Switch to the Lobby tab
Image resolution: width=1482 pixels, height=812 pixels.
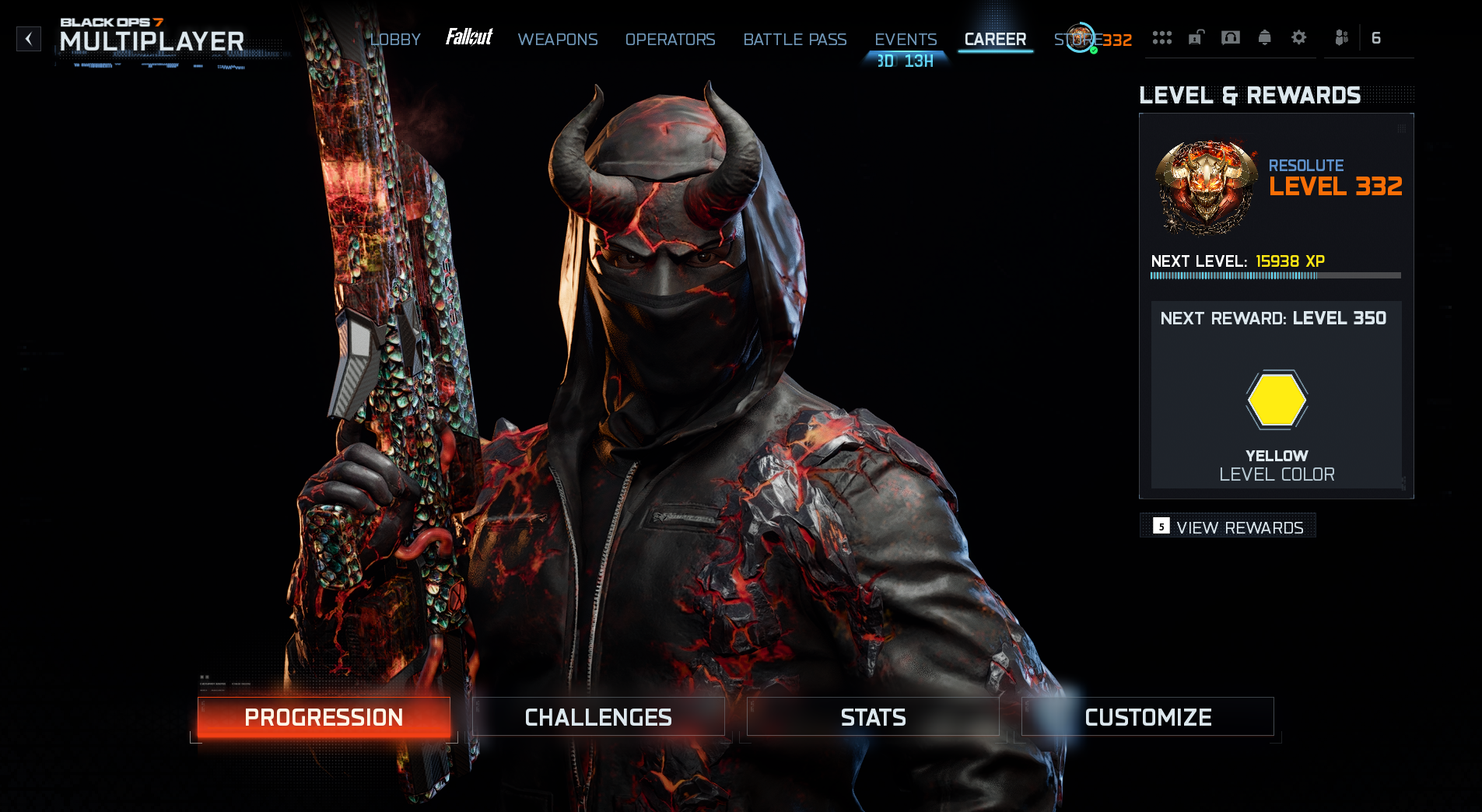pos(395,40)
